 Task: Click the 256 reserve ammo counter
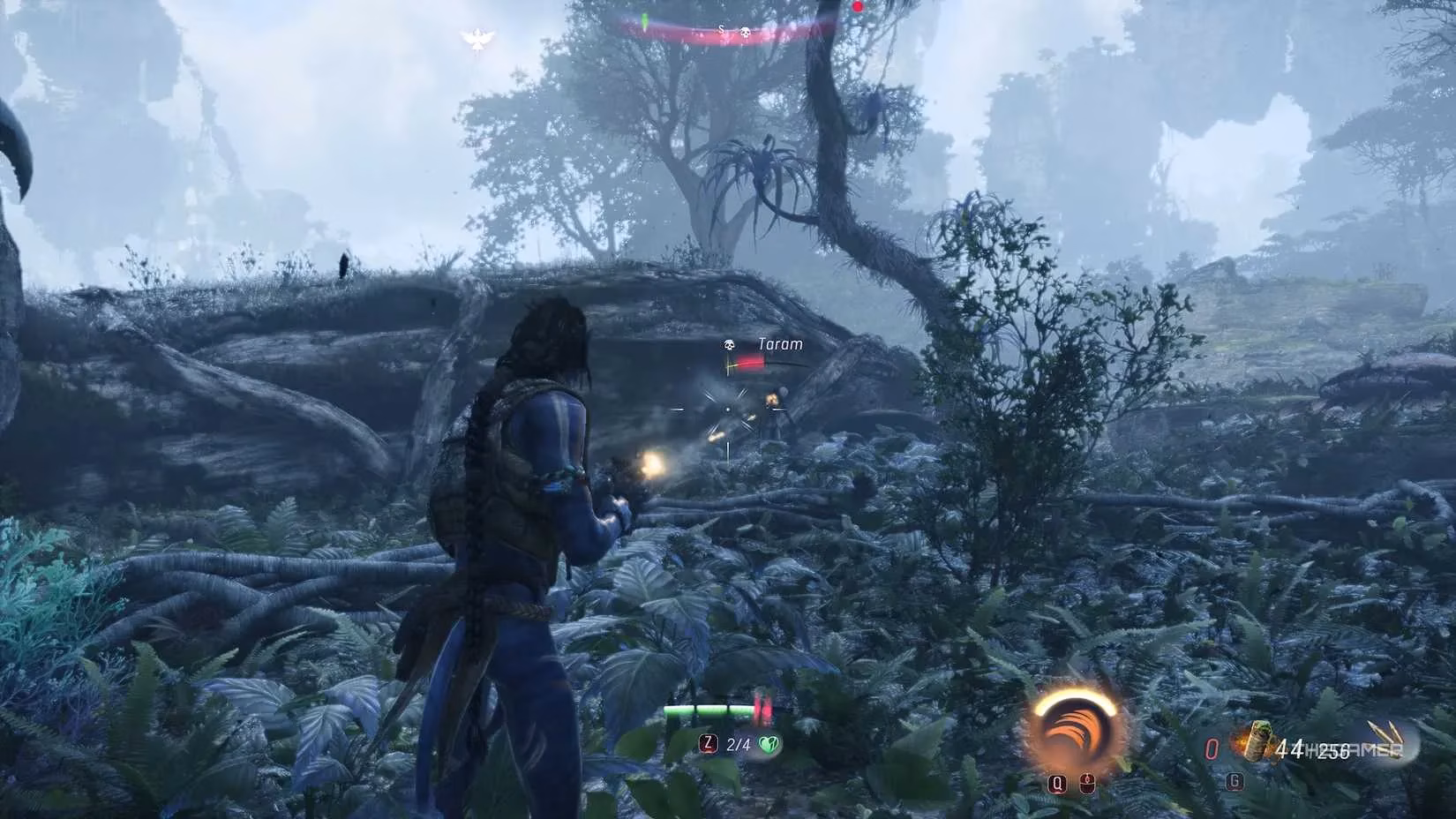click(1334, 748)
